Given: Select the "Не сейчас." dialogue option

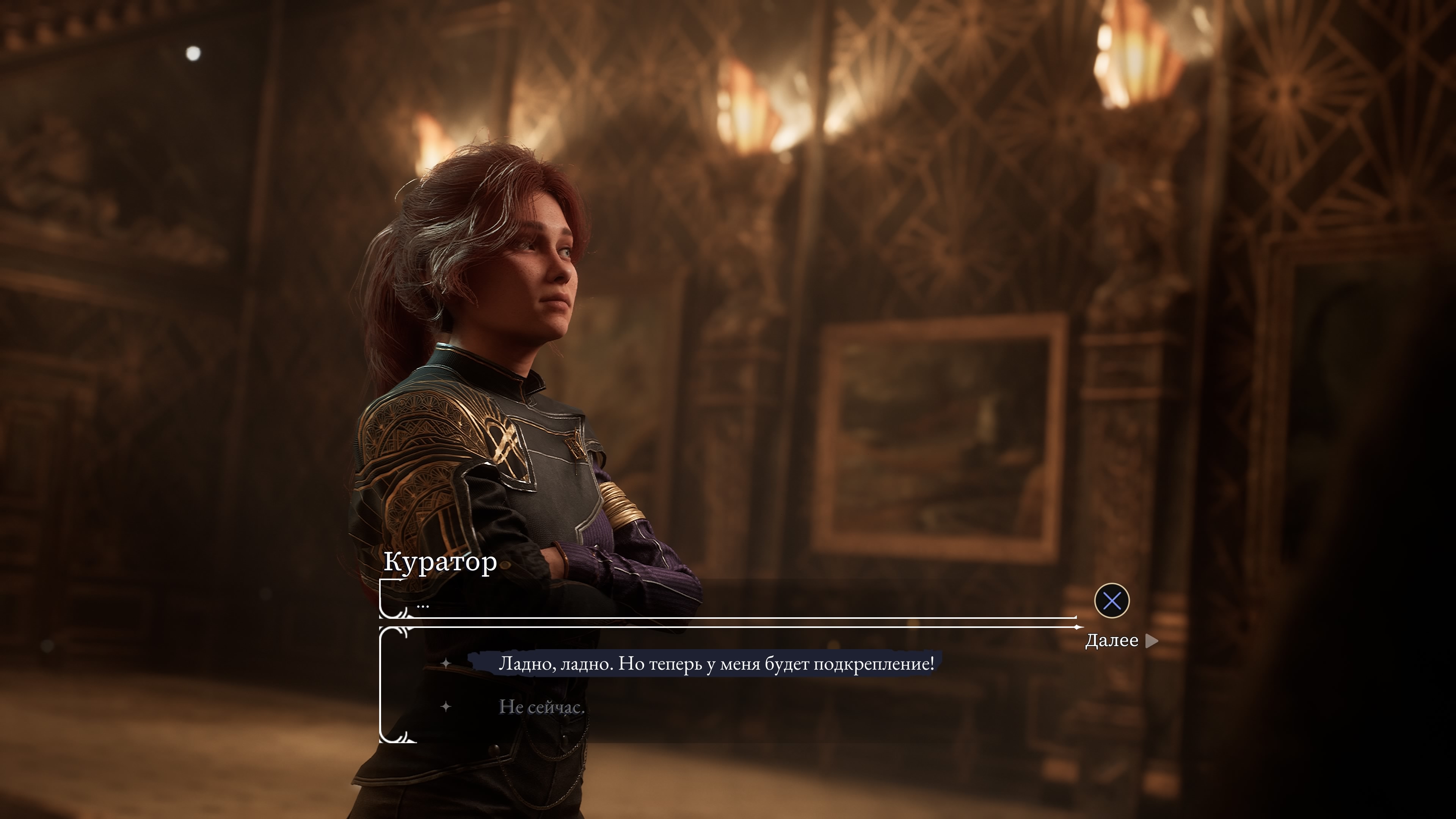Looking at the screenshot, I should pyautogui.click(x=541, y=706).
